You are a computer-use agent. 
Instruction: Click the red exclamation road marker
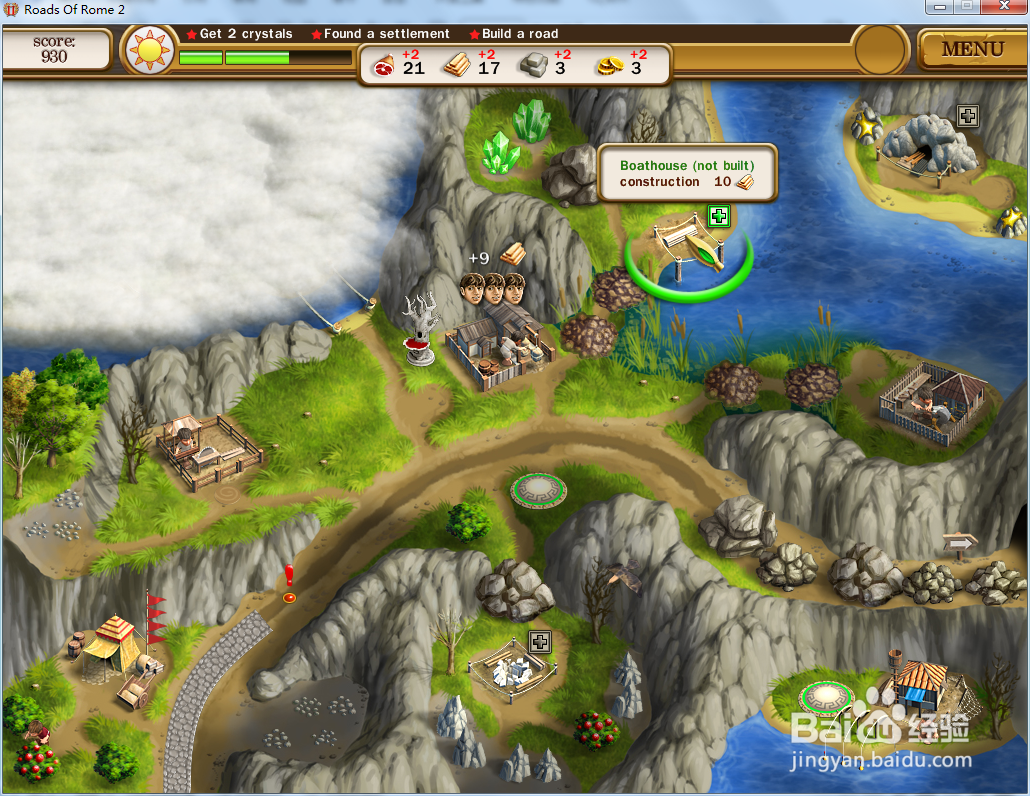point(289,584)
